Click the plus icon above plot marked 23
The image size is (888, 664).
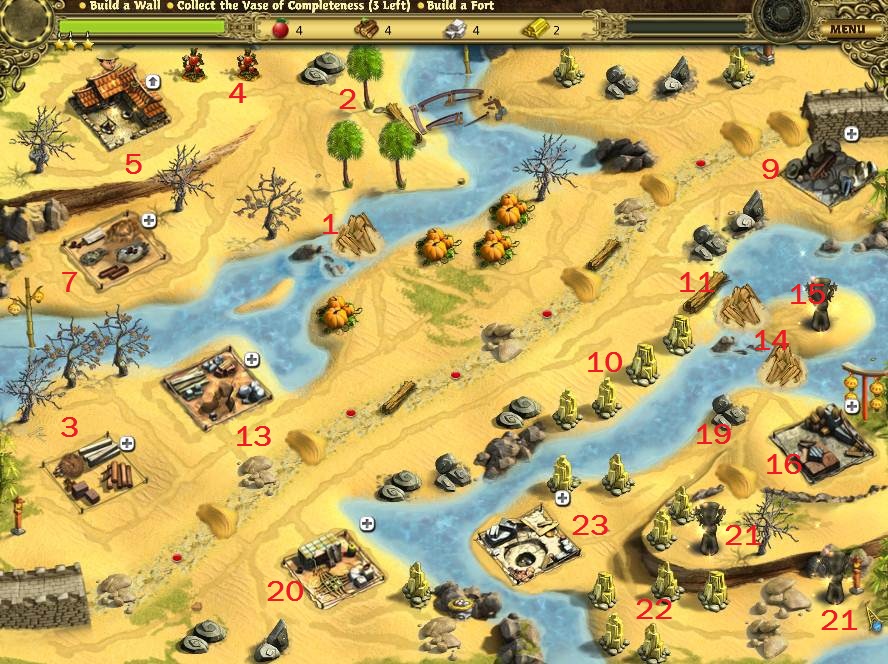pos(562,497)
